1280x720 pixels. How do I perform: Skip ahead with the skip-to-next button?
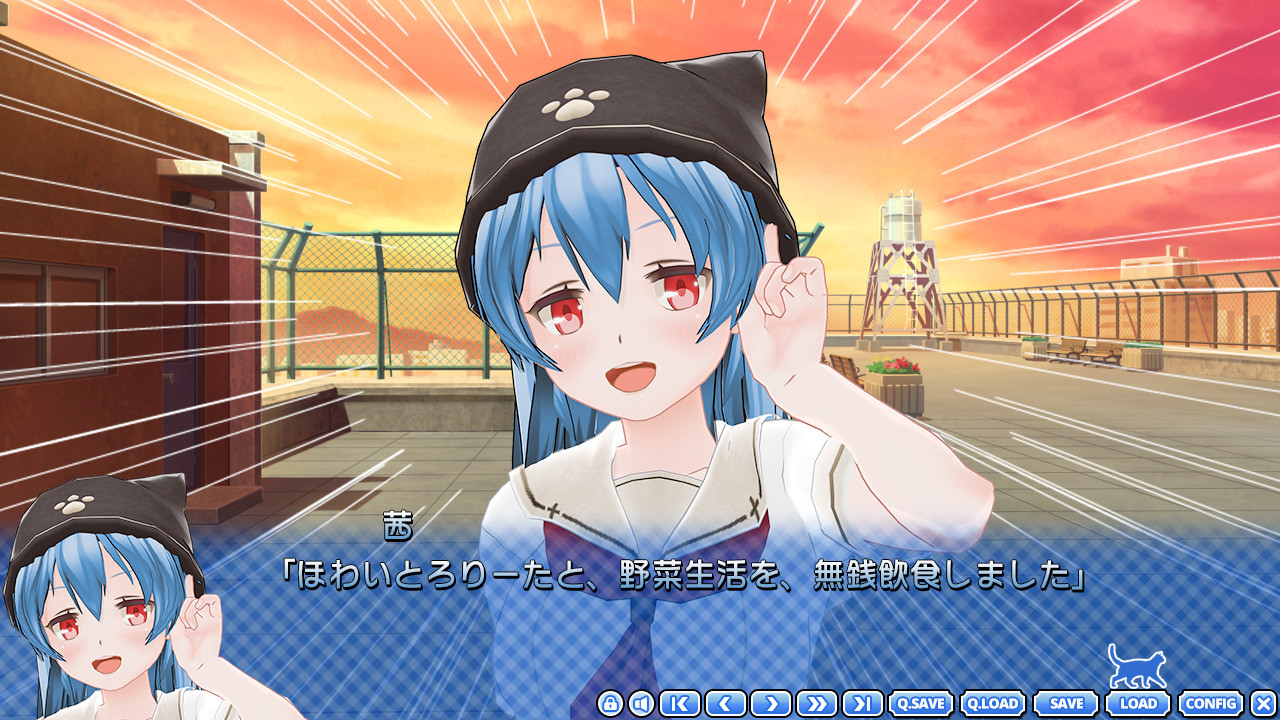click(862, 704)
